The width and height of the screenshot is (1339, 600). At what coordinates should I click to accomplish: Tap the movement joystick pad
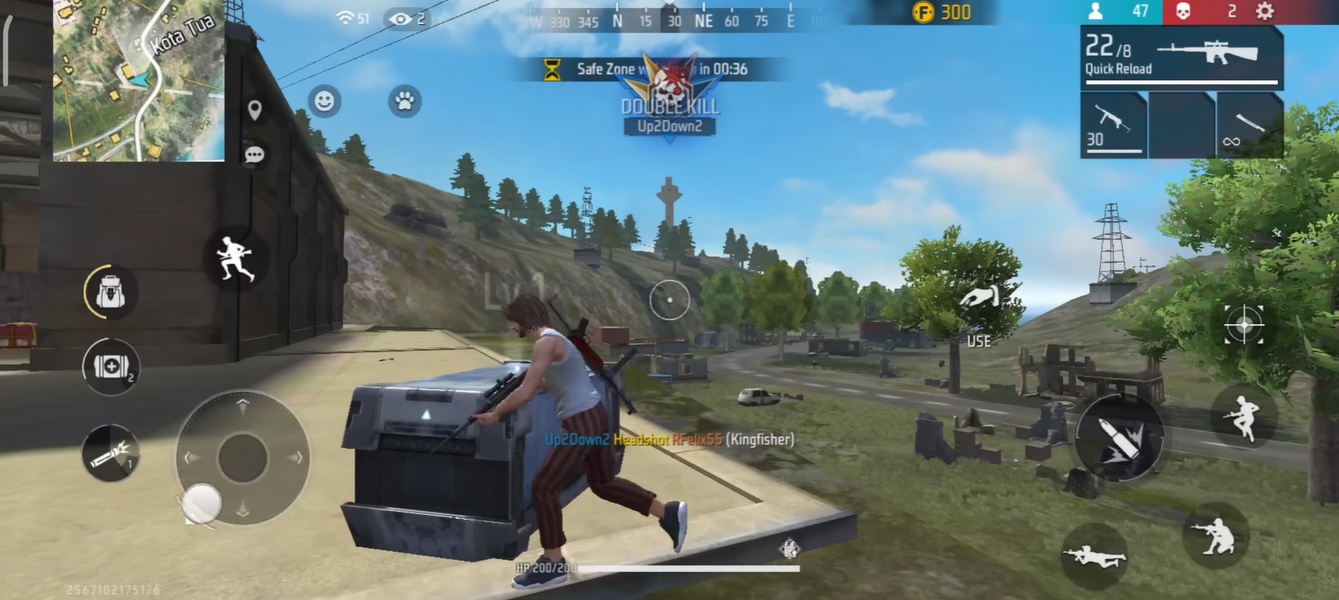(242, 458)
